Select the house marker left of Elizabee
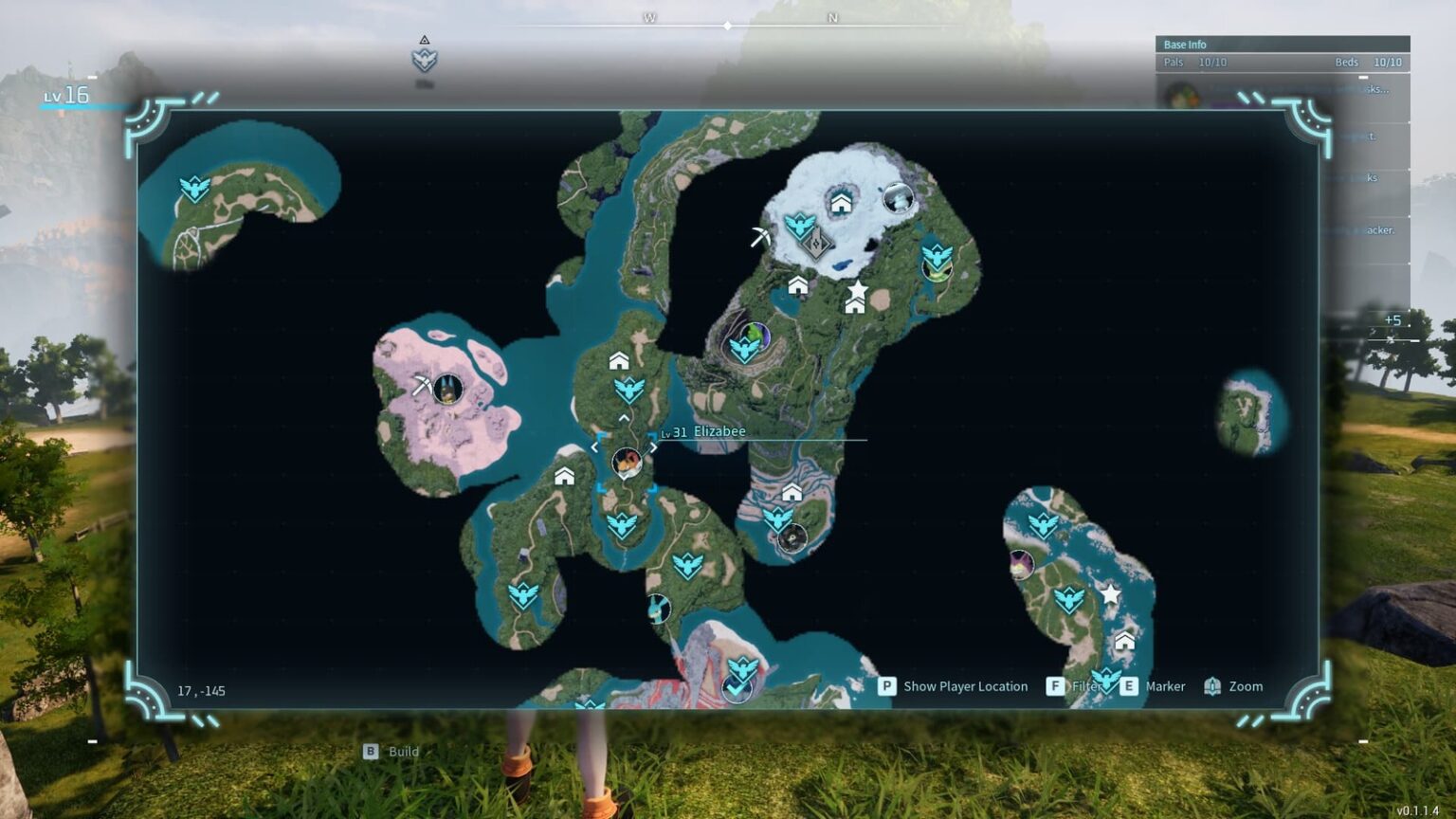 (565, 476)
